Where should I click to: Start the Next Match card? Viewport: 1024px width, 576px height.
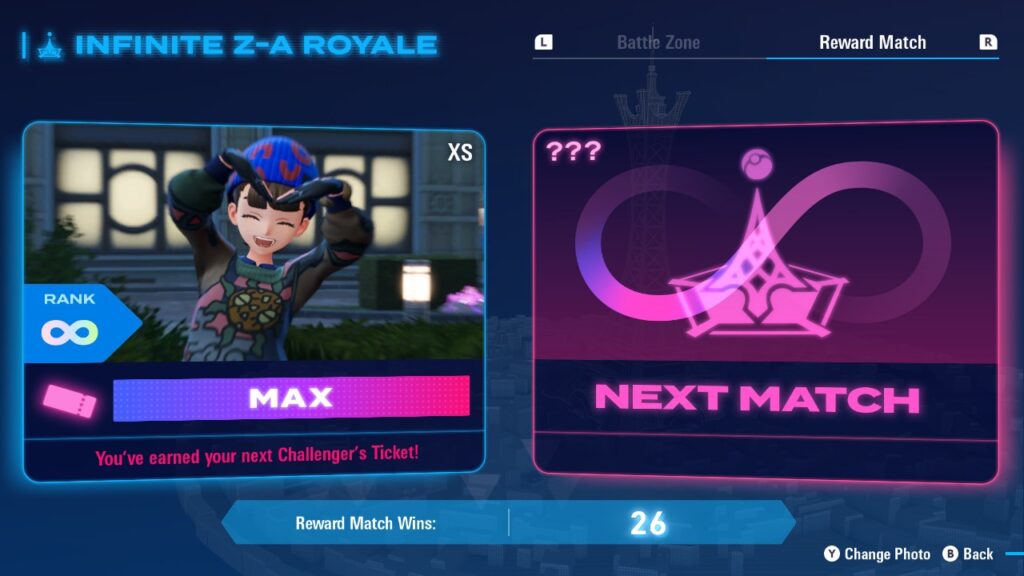[x=765, y=298]
